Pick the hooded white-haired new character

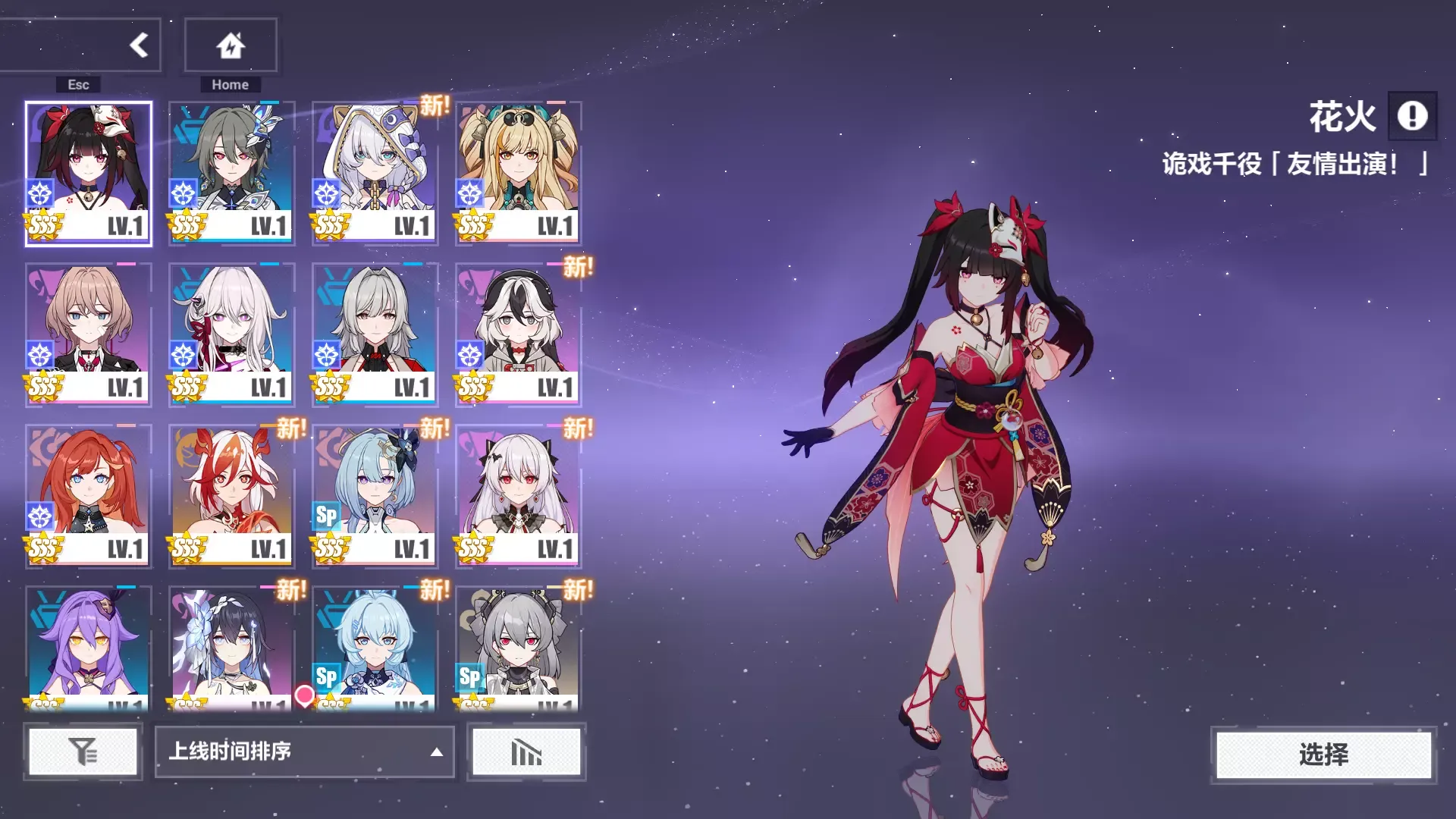tap(375, 173)
